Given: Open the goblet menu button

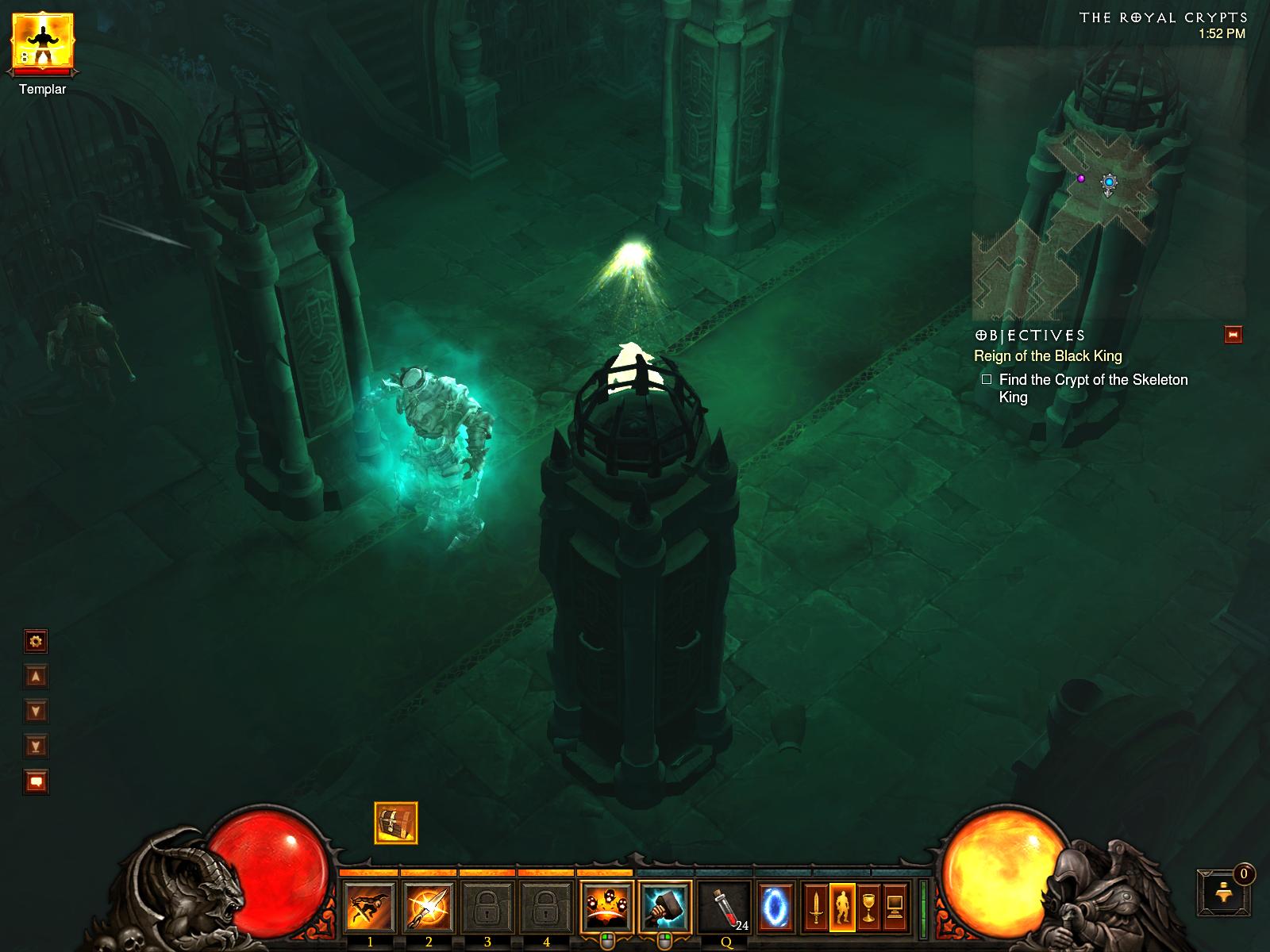Looking at the screenshot, I should coord(868,908).
